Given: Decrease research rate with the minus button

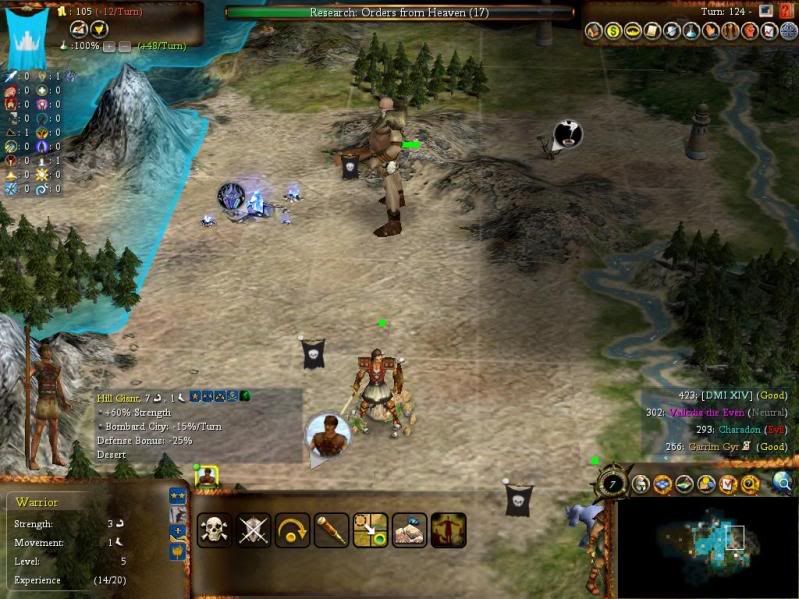Looking at the screenshot, I should click(x=124, y=47).
